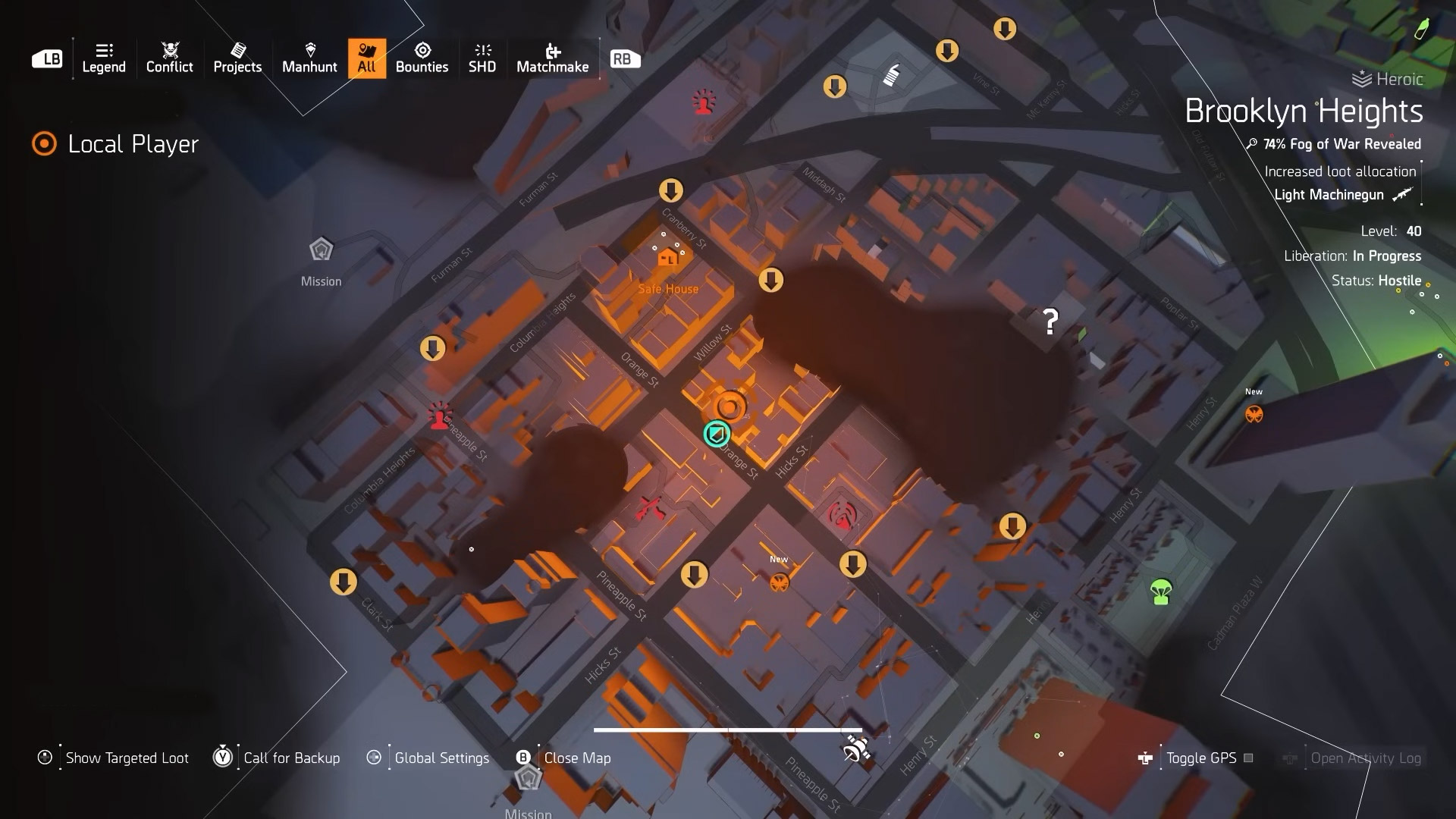Open the Manhunt tab
This screenshot has width=1456, height=819.
[x=309, y=58]
